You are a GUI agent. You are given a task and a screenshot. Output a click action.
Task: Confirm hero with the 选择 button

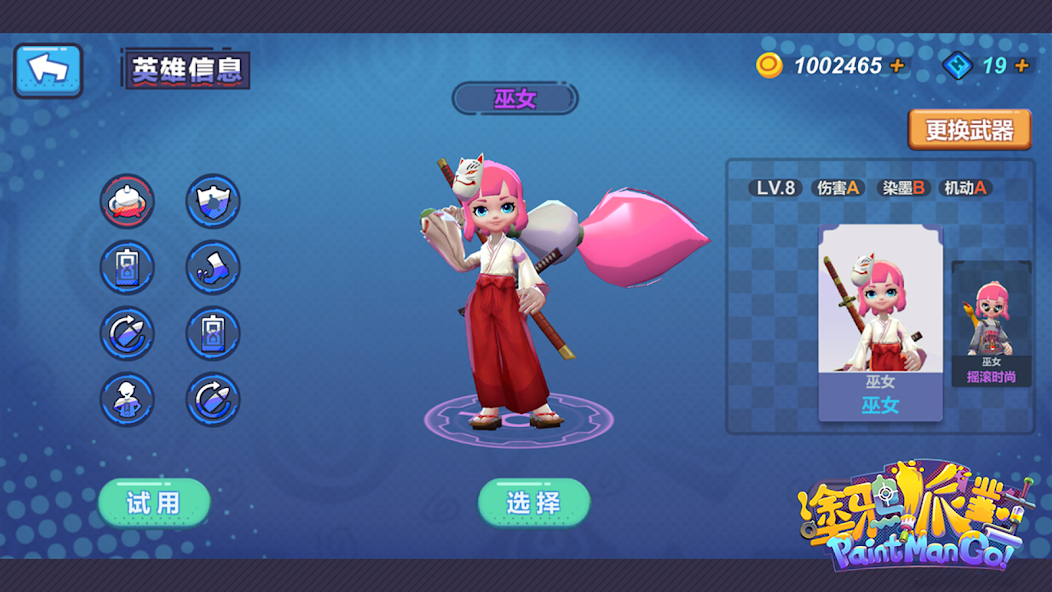click(534, 502)
